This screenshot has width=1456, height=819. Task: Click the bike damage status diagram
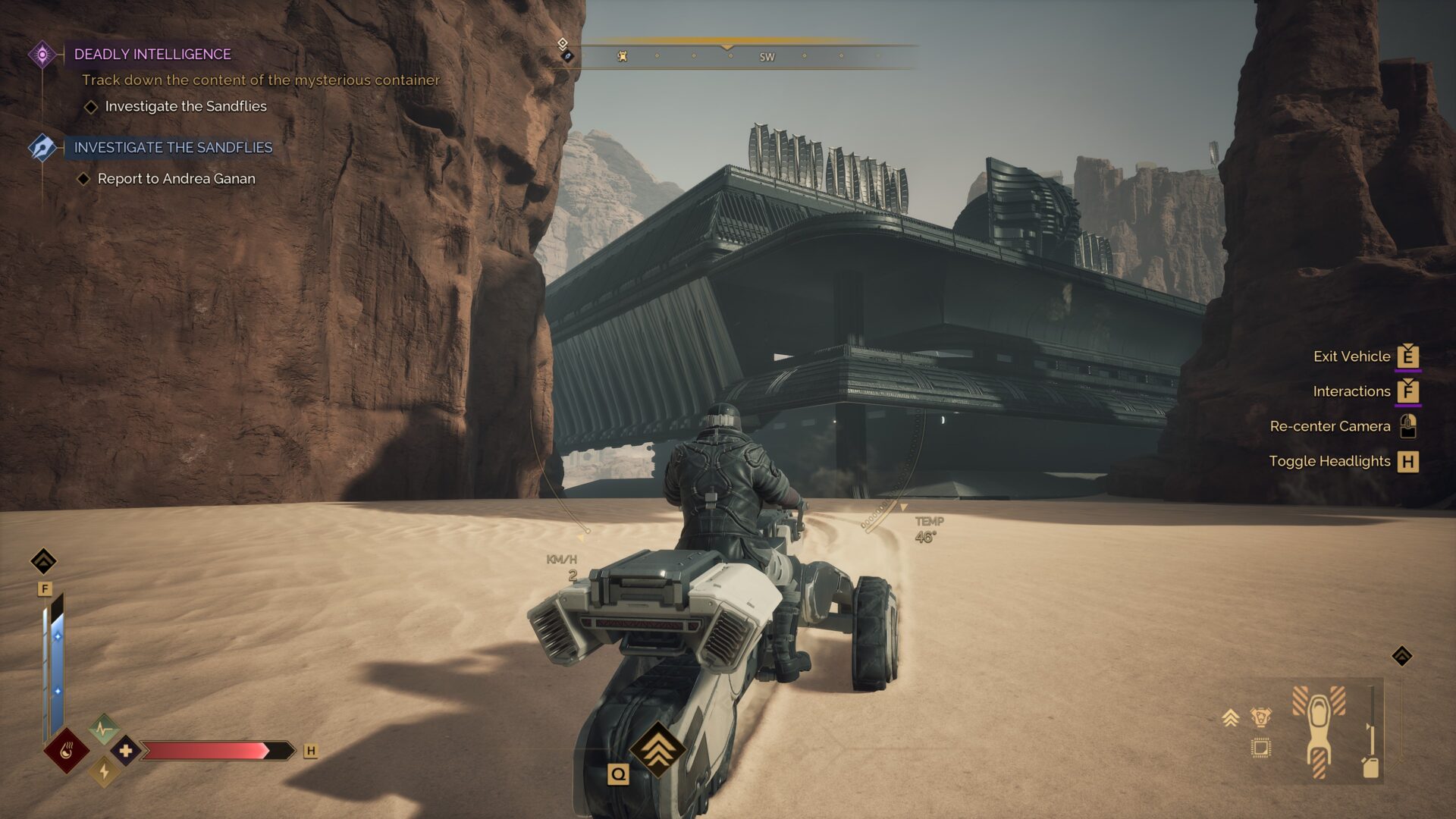1319,731
